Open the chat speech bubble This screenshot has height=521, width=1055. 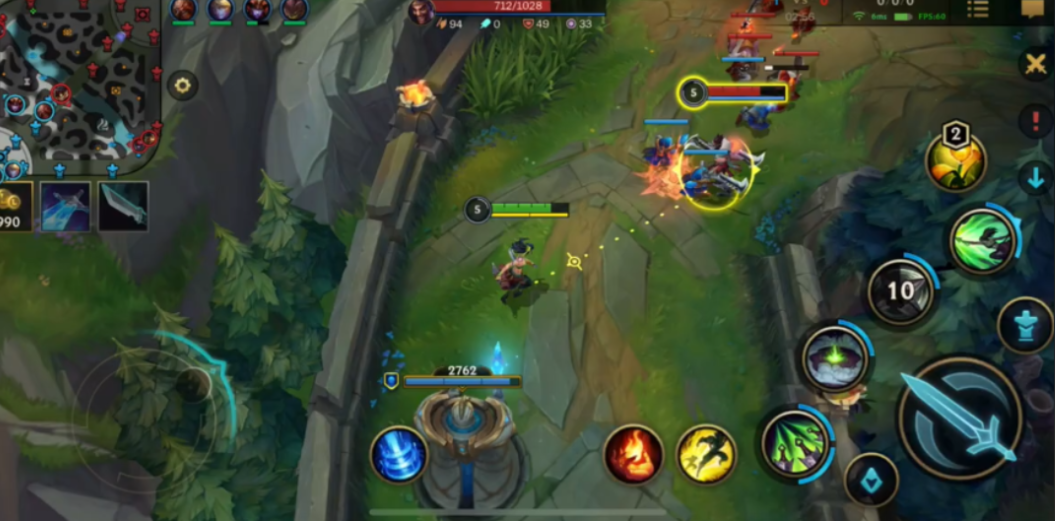[x=1033, y=9]
